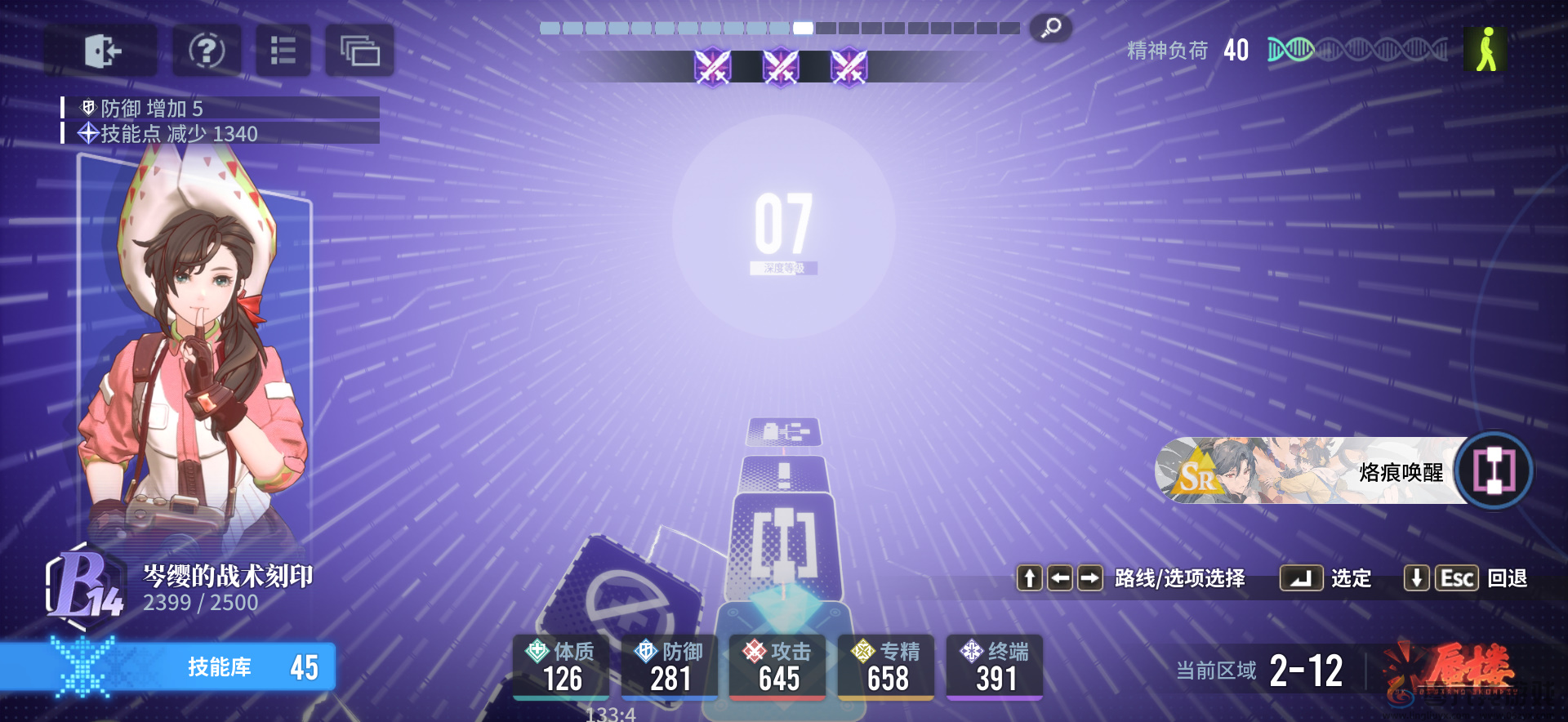
Task: Open the question mark help button
Action: tap(207, 51)
